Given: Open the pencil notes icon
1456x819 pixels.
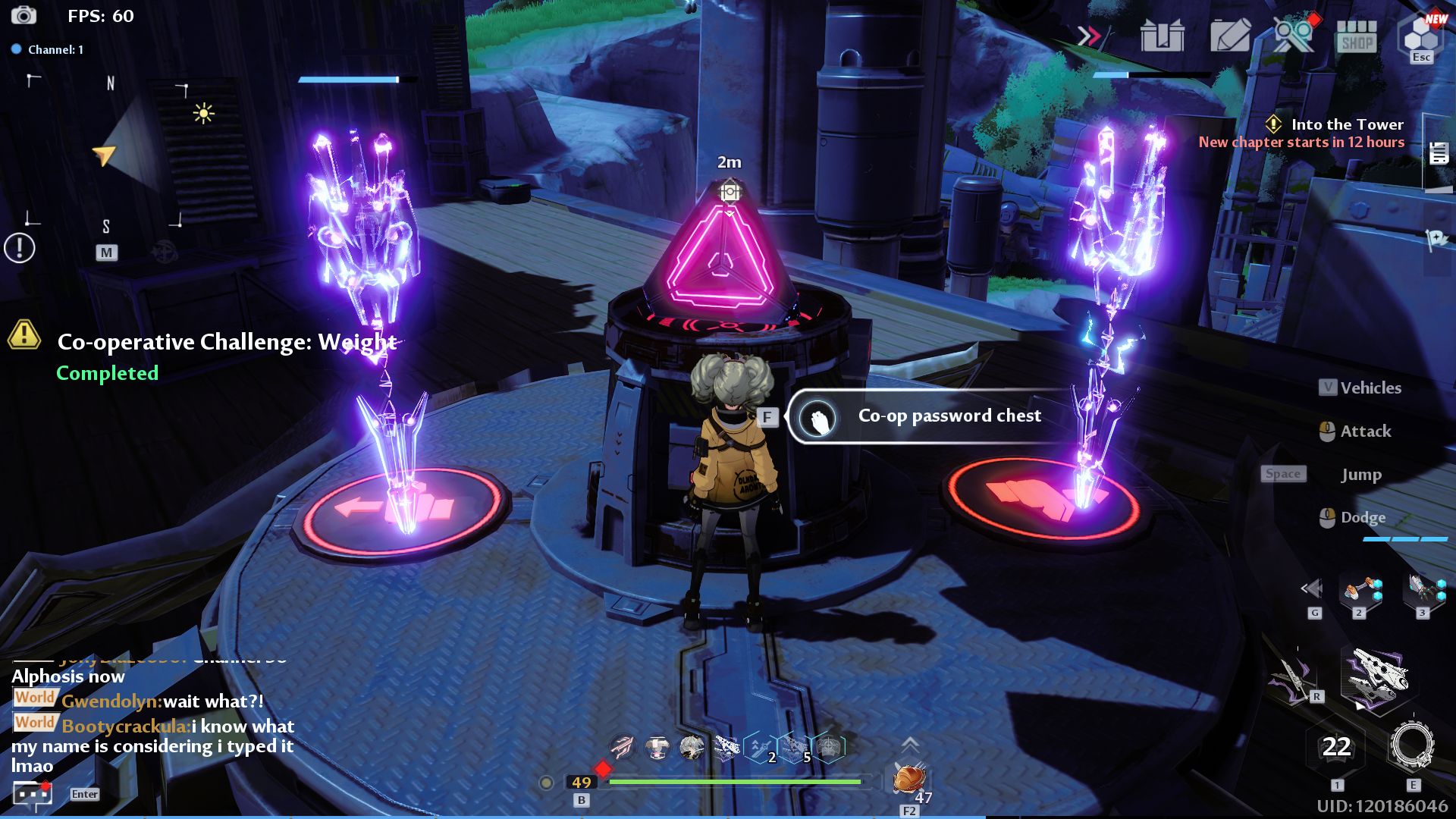Looking at the screenshot, I should tap(1229, 35).
